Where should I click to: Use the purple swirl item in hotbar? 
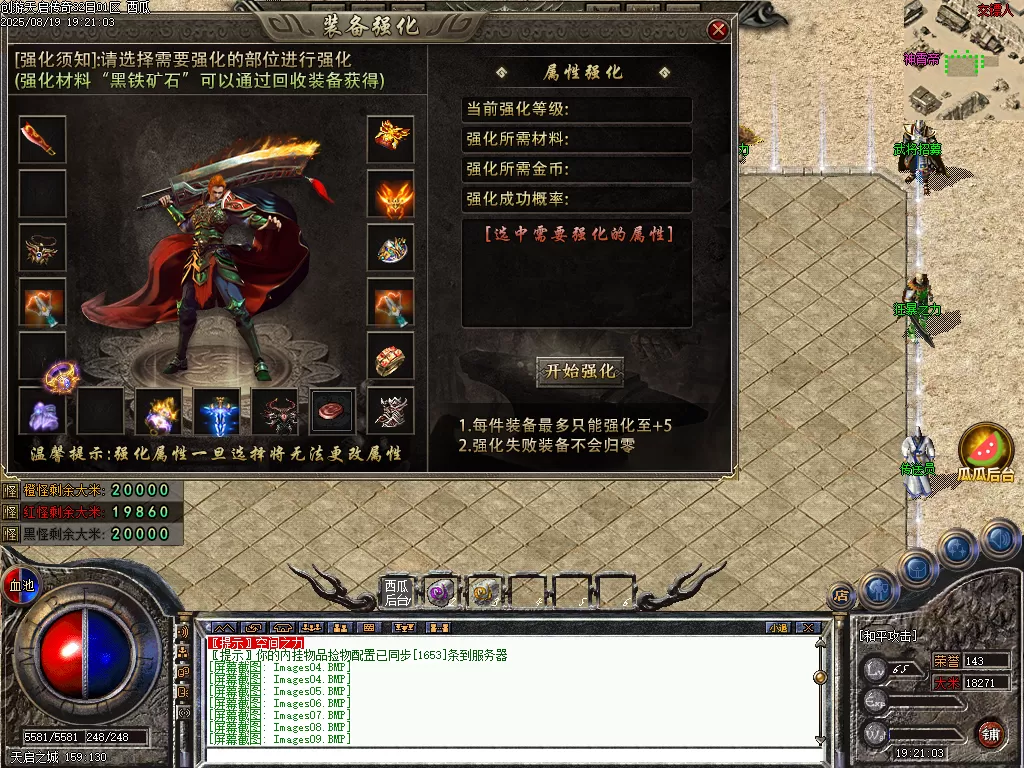[439, 593]
